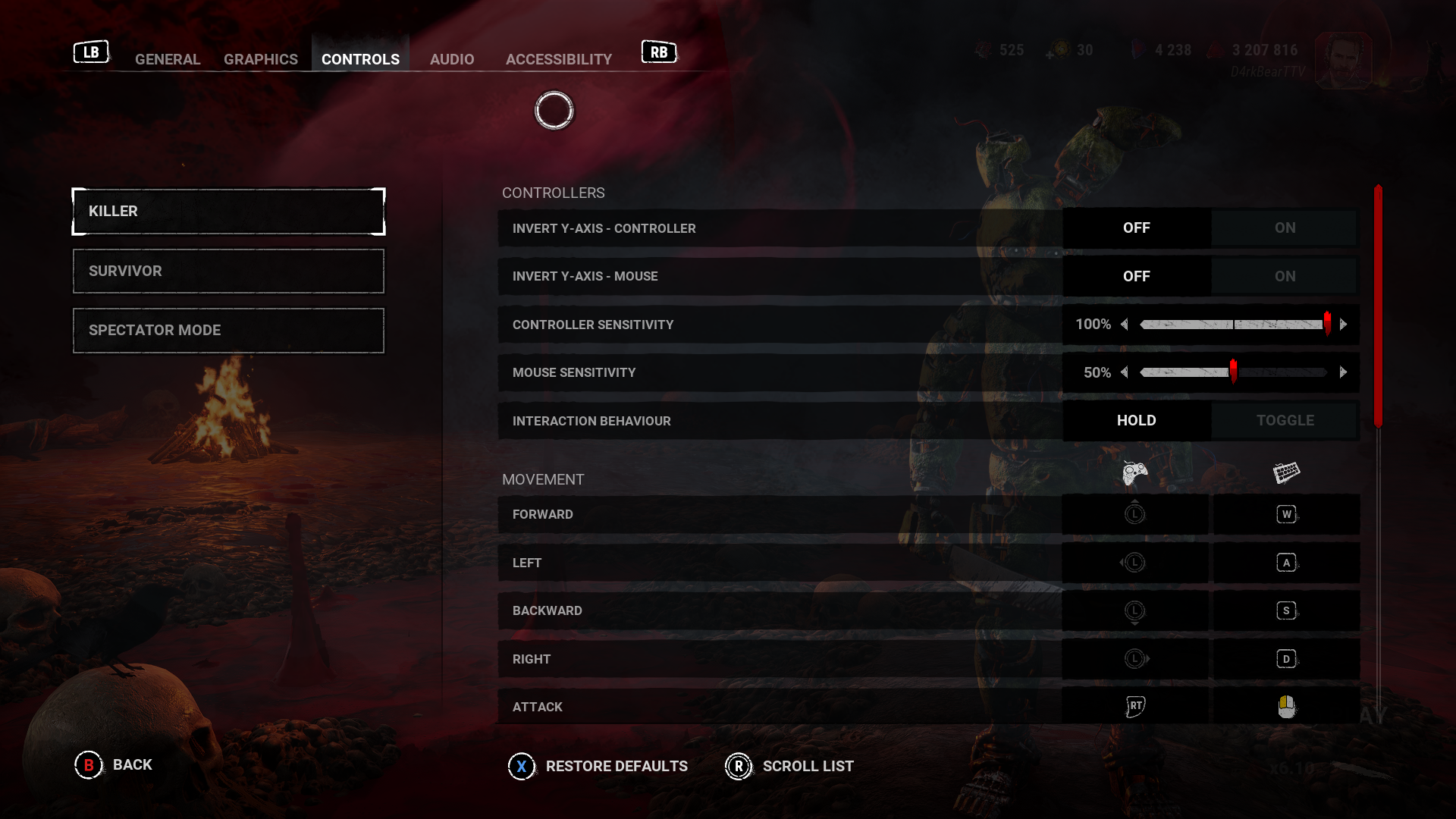Restore Defaults for controls
Image resolution: width=1456 pixels, height=819 pixels.
point(598,767)
